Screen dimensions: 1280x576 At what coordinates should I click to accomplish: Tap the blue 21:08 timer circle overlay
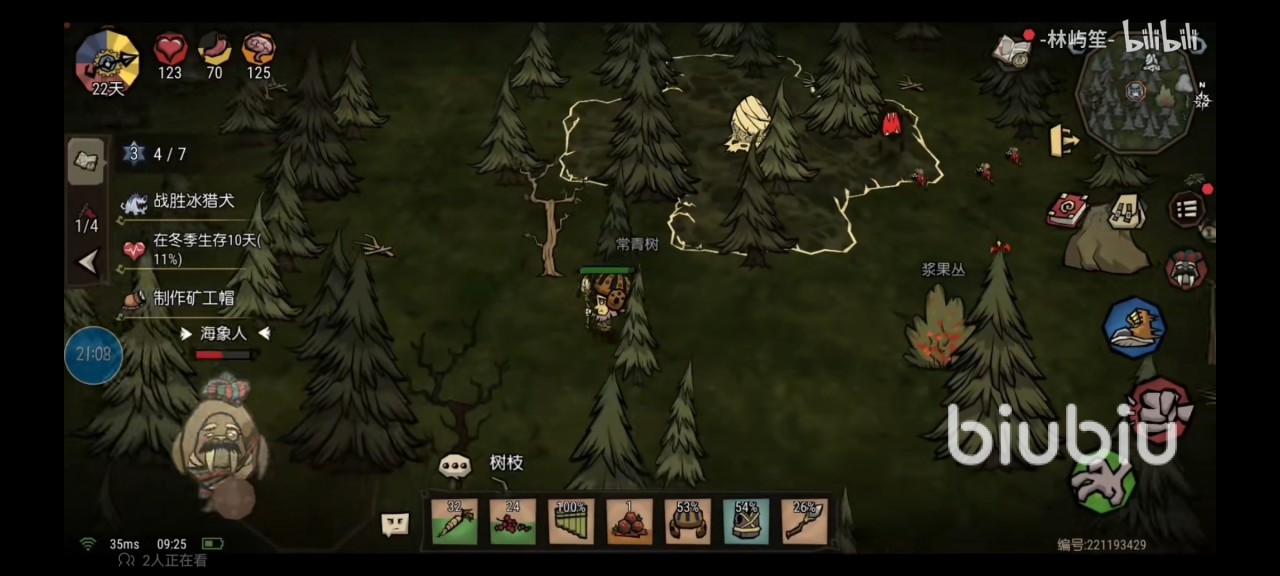[x=93, y=354]
